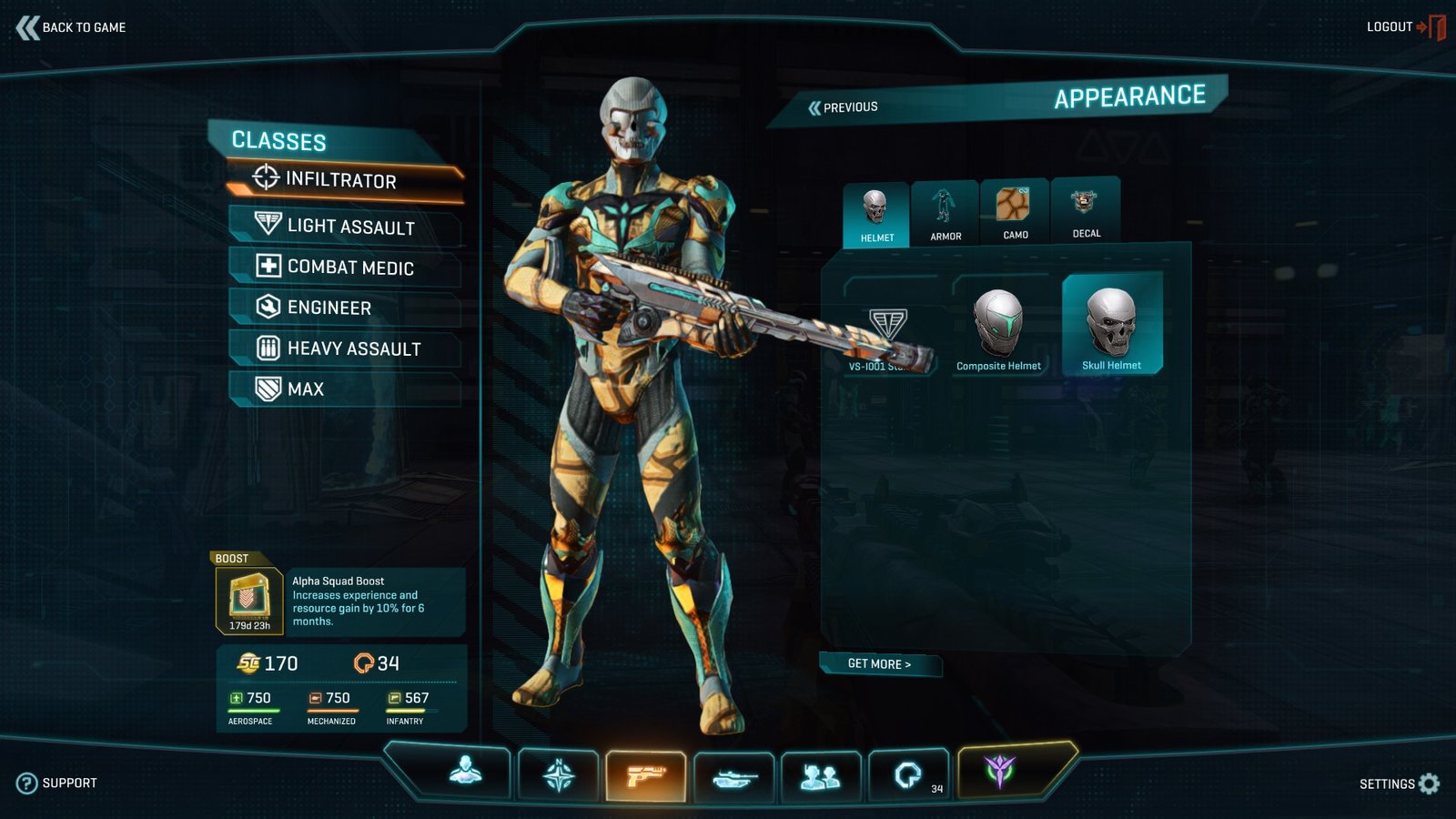Switch to the Armor tab
This screenshot has height=819, width=1456.
(x=945, y=213)
